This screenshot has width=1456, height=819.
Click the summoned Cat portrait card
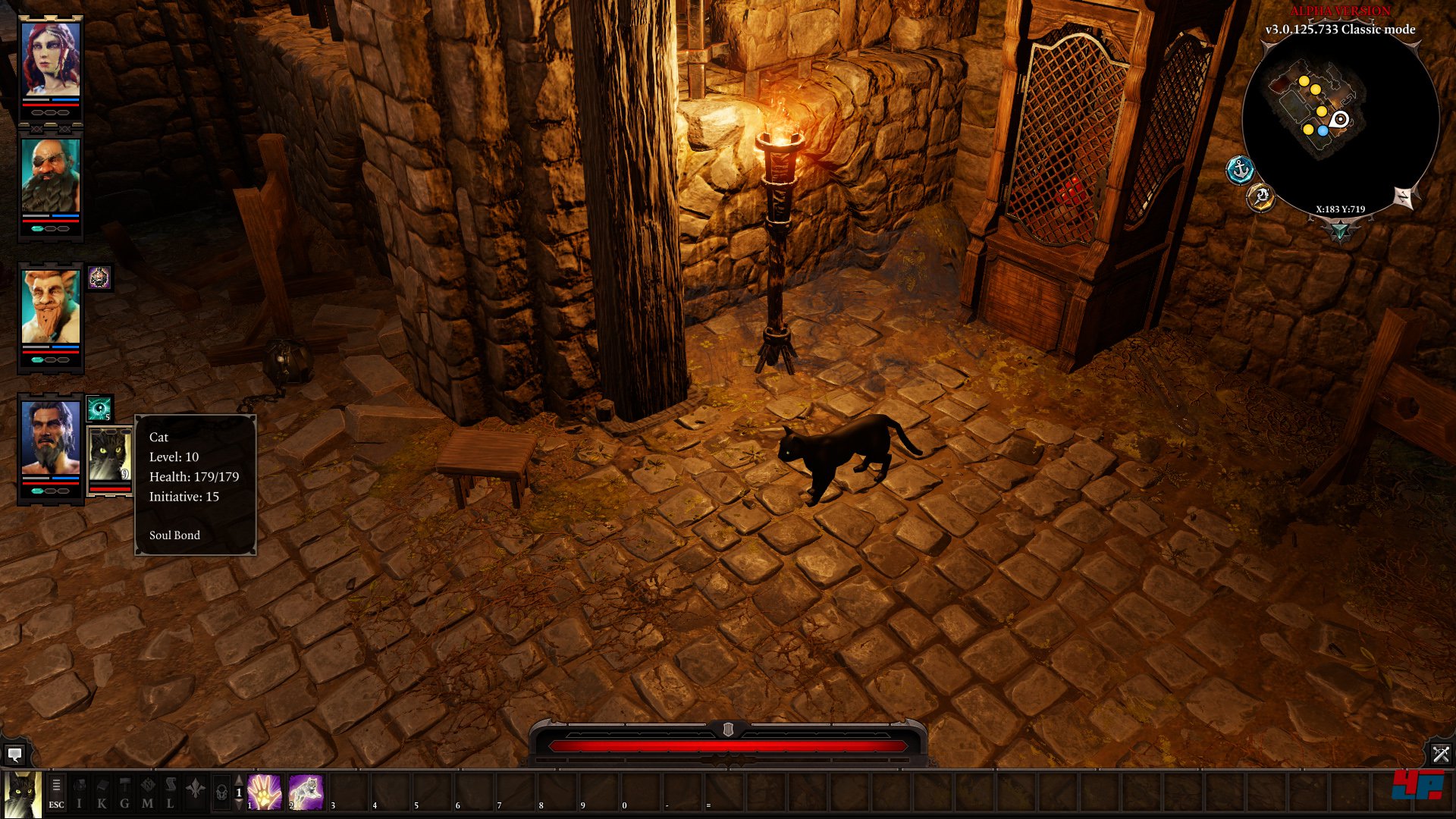109,456
